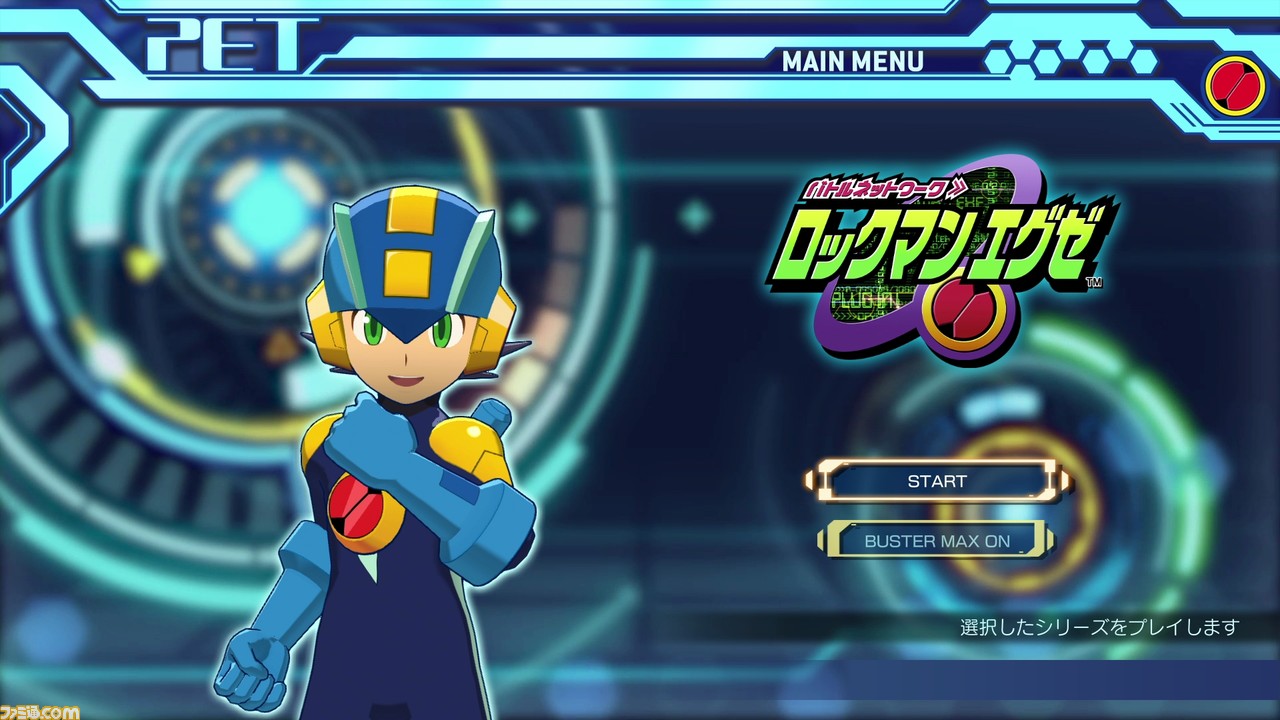Image resolution: width=1280 pixels, height=720 pixels.
Task: Open the MAIN MENU header tab
Action: coord(855,62)
